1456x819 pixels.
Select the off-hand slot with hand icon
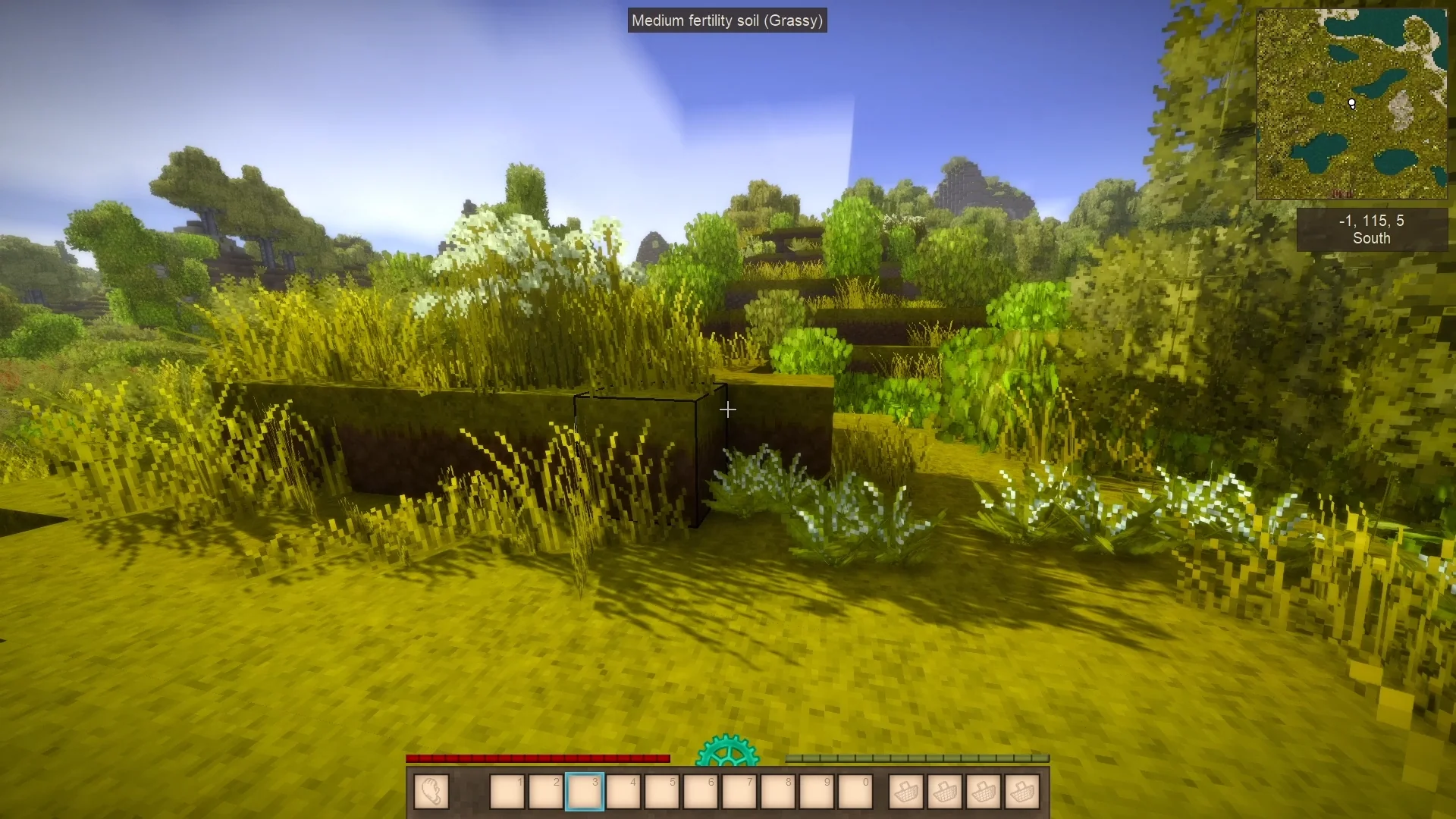(x=431, y=792)
